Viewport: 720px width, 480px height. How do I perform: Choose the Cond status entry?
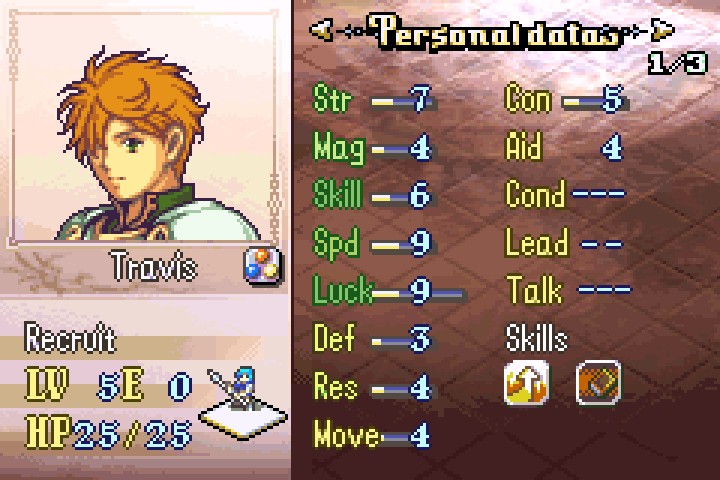(x=566, y=194)
